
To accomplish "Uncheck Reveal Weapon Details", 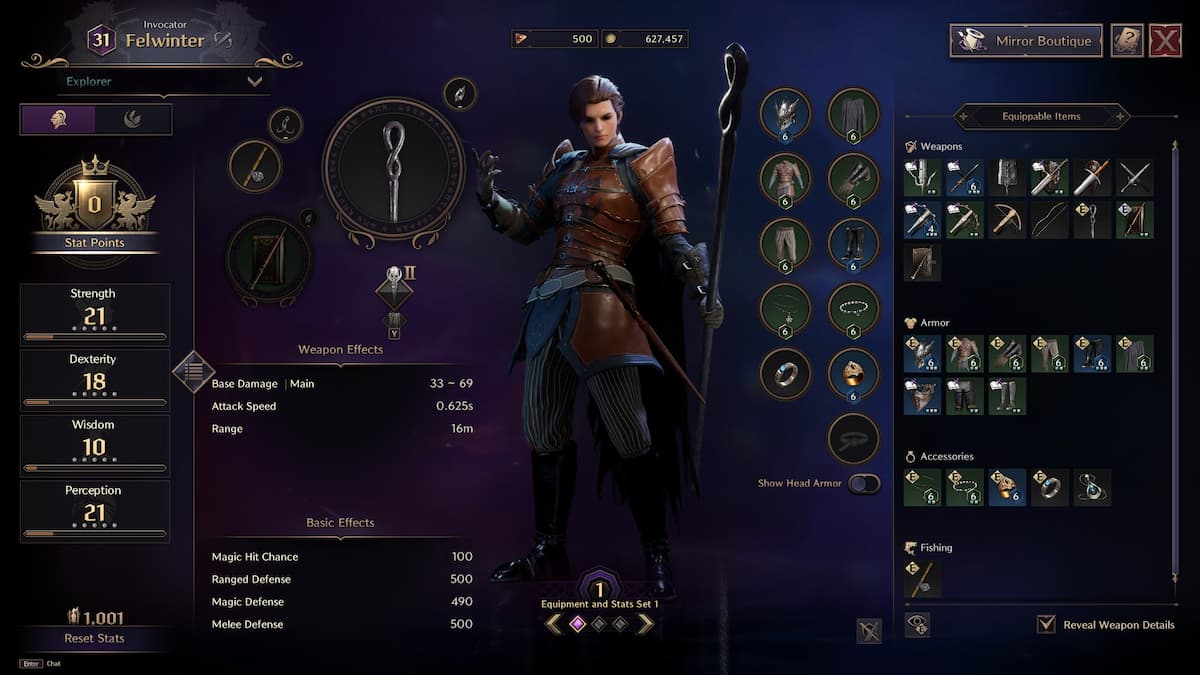I will coord(1046,625).
